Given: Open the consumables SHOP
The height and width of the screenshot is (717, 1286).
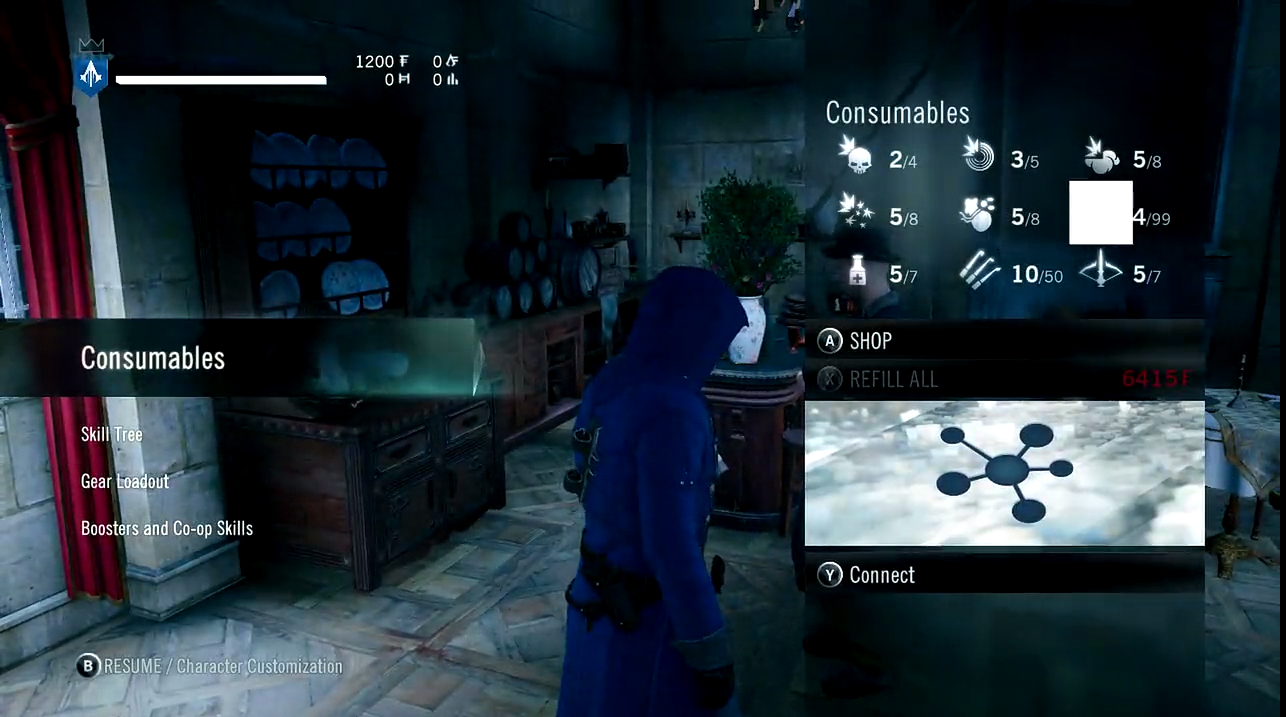Looking at the screenshot, I should 870,341.
